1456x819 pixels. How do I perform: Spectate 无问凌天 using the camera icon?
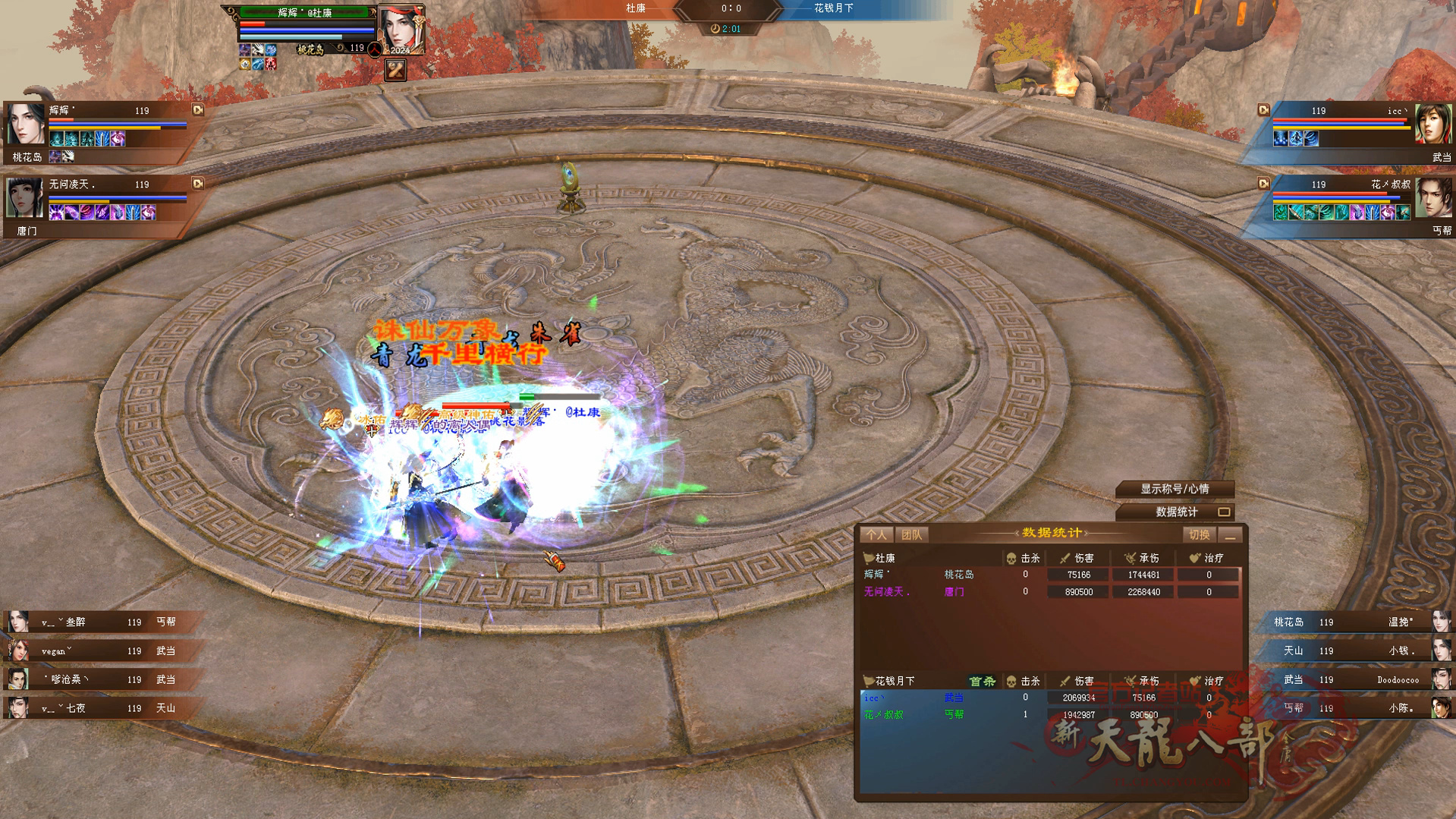coord(198,184)
